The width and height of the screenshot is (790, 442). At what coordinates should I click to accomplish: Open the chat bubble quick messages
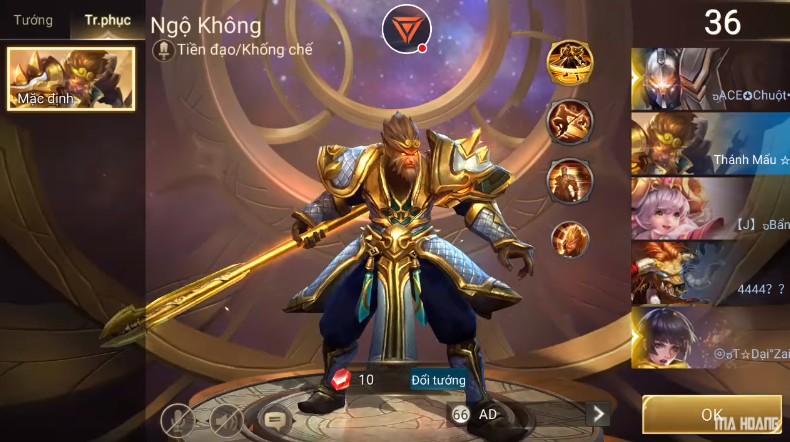tap(275, 419)
